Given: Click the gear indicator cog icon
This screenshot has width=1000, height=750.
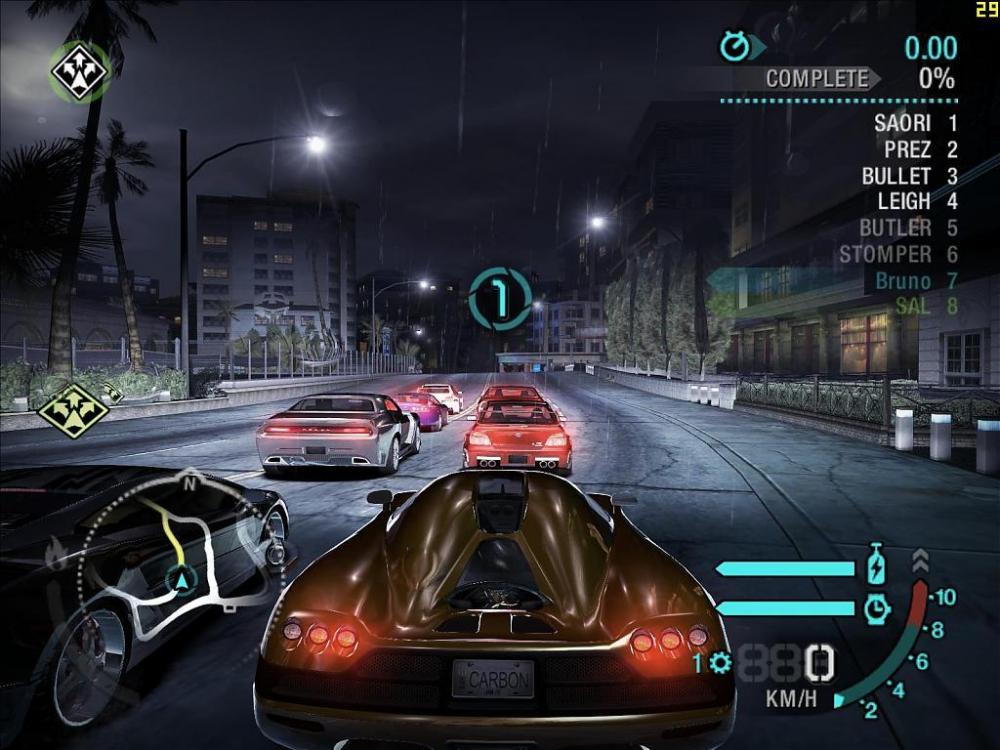Looking at the screenshot, I should tap(720, 662).
